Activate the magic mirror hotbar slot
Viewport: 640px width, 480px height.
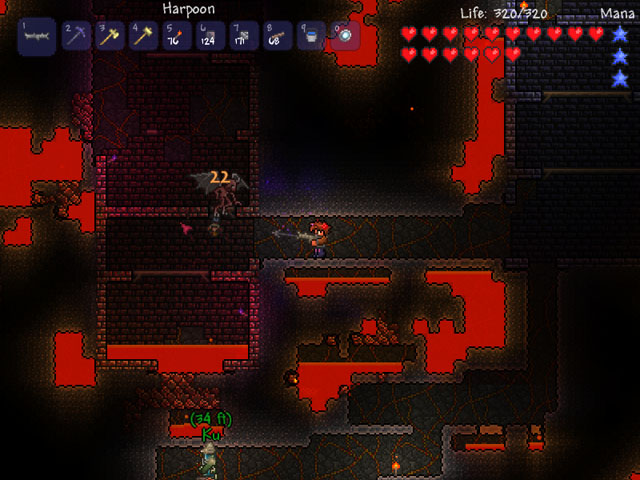tap(343, 36)
